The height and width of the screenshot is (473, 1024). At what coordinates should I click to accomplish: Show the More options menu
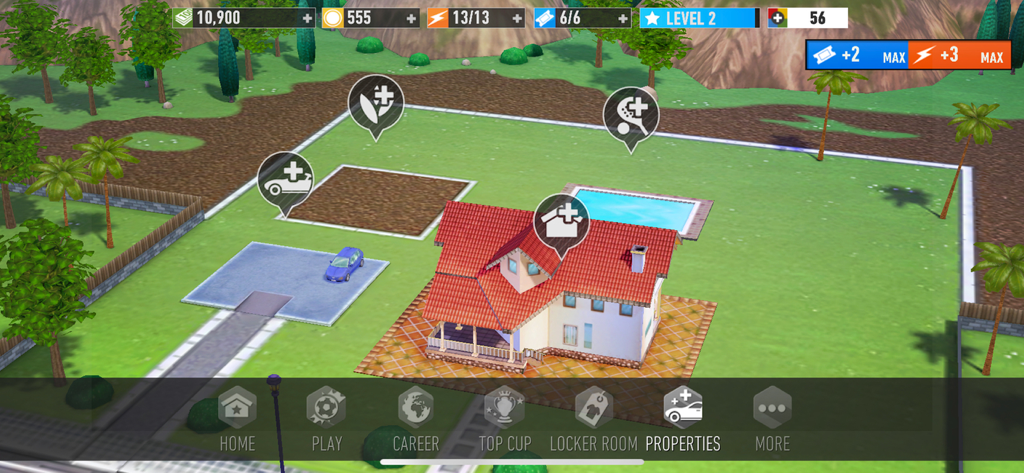[772, 419]
